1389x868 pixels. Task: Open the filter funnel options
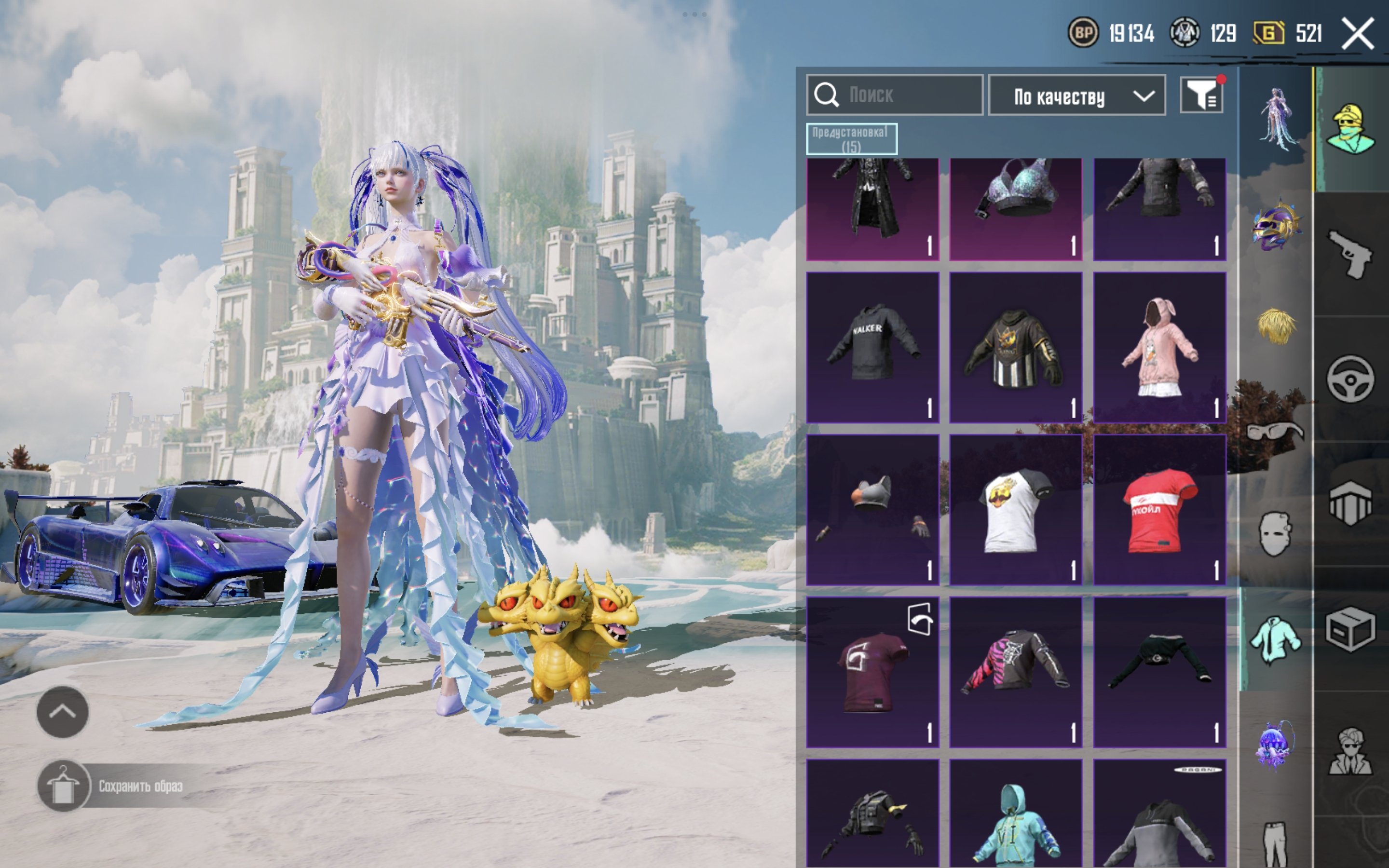pyautogui.click(x=1201, y=95)
